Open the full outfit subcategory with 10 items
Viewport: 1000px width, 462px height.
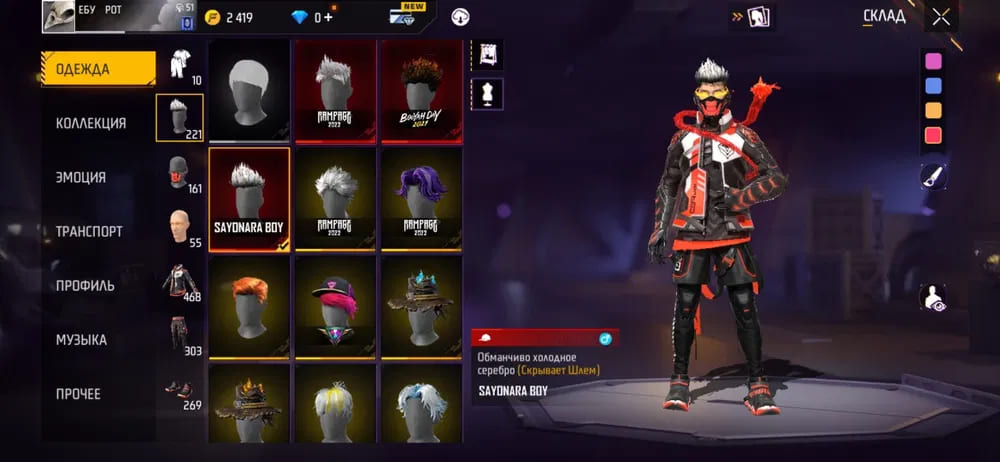[180, 67]
